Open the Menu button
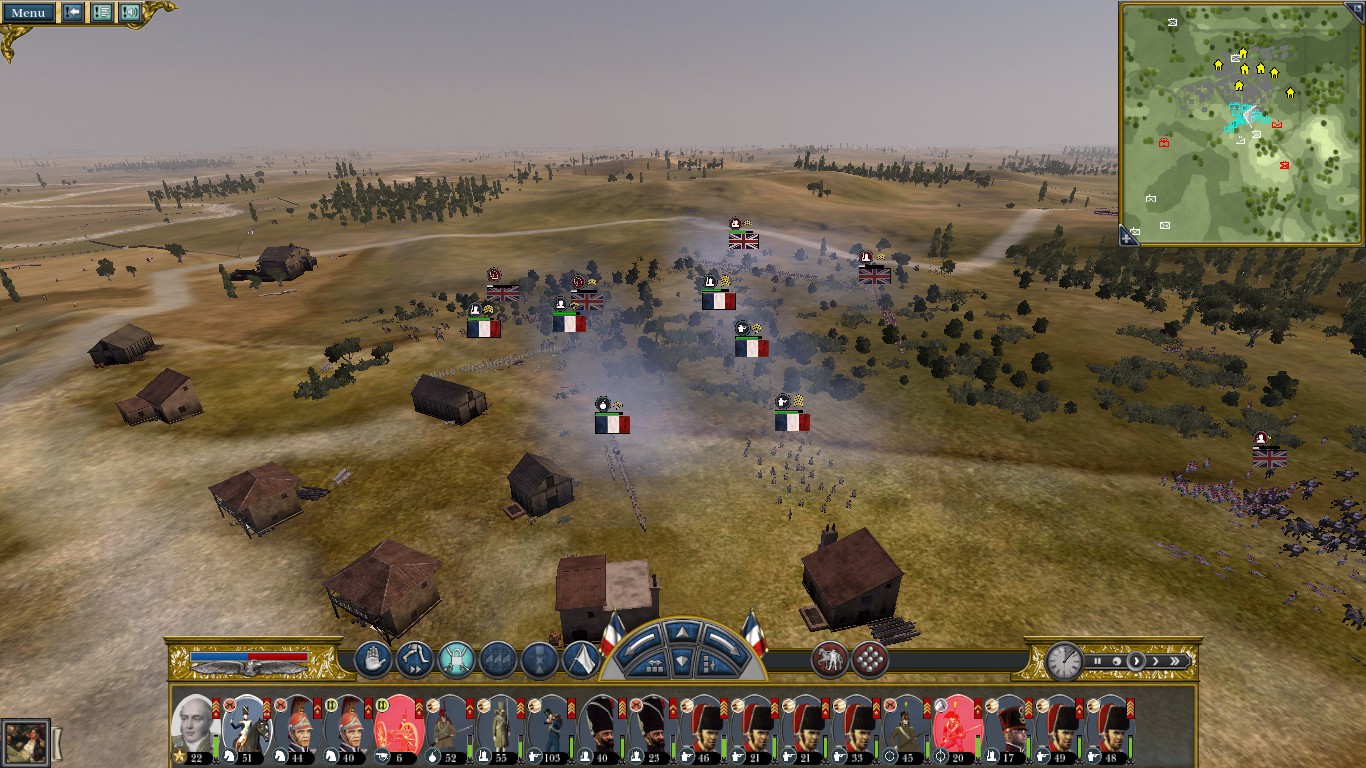 point(28,13)
